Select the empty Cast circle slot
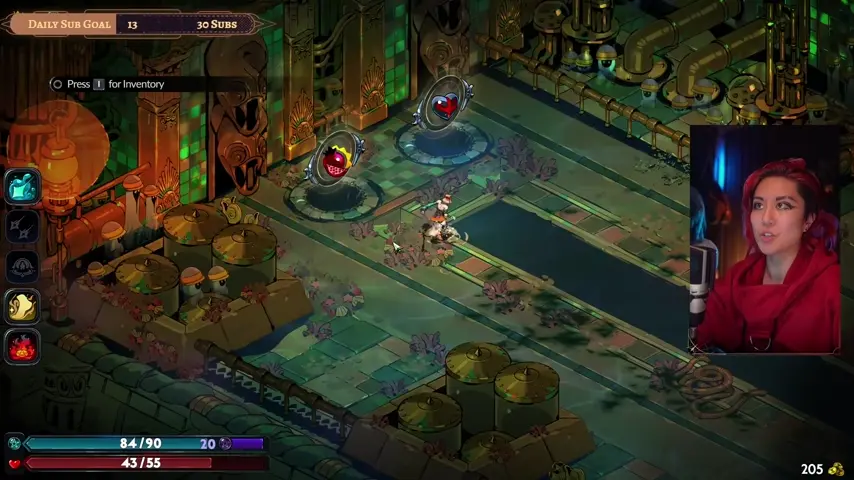854x480 pixels. (x=23, y=267)
